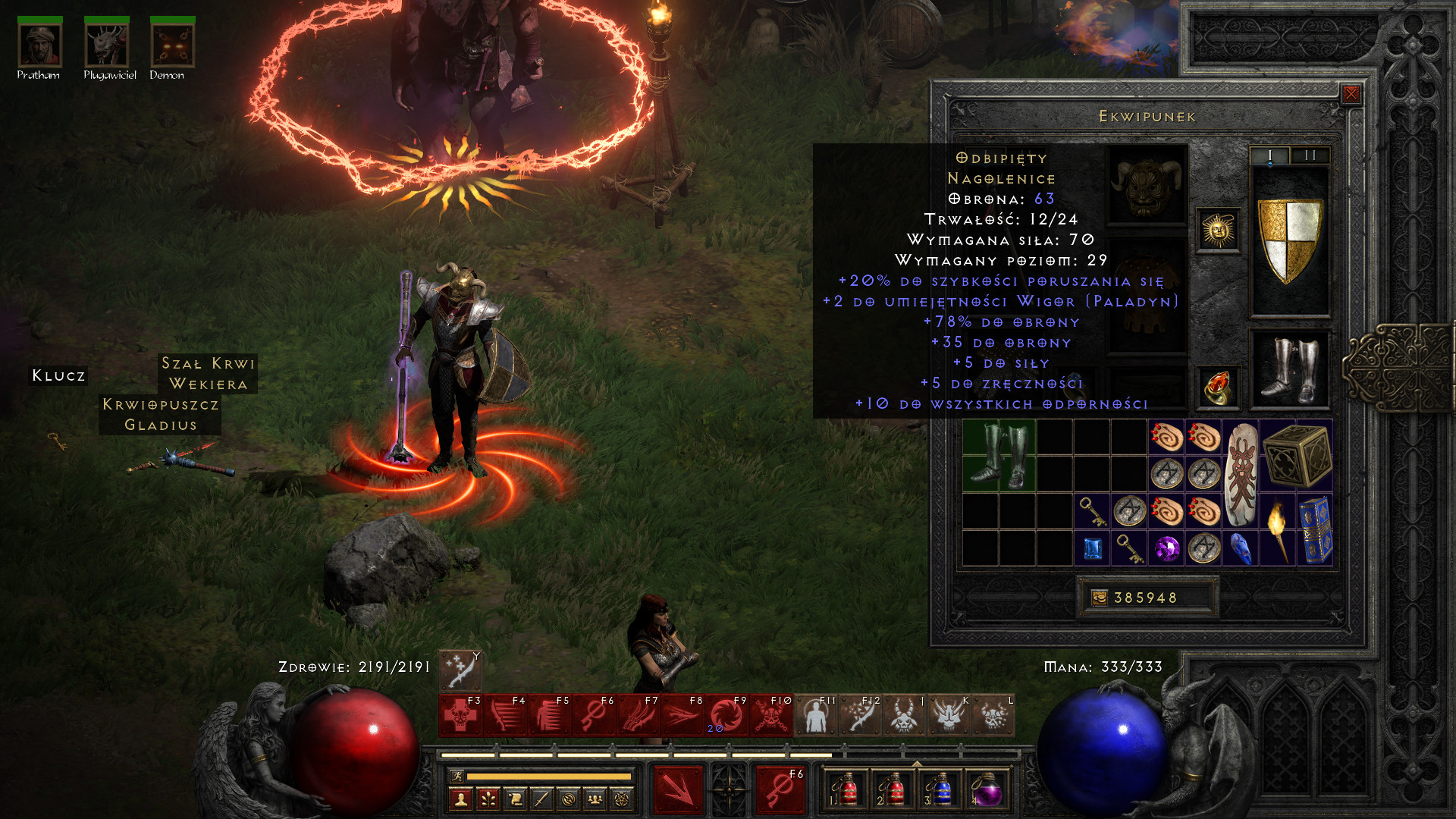This screenshot has width=1456, height=819.
Task: Select the red gem ring slot
Action: pyautogui.click(x=1218, y=387)
